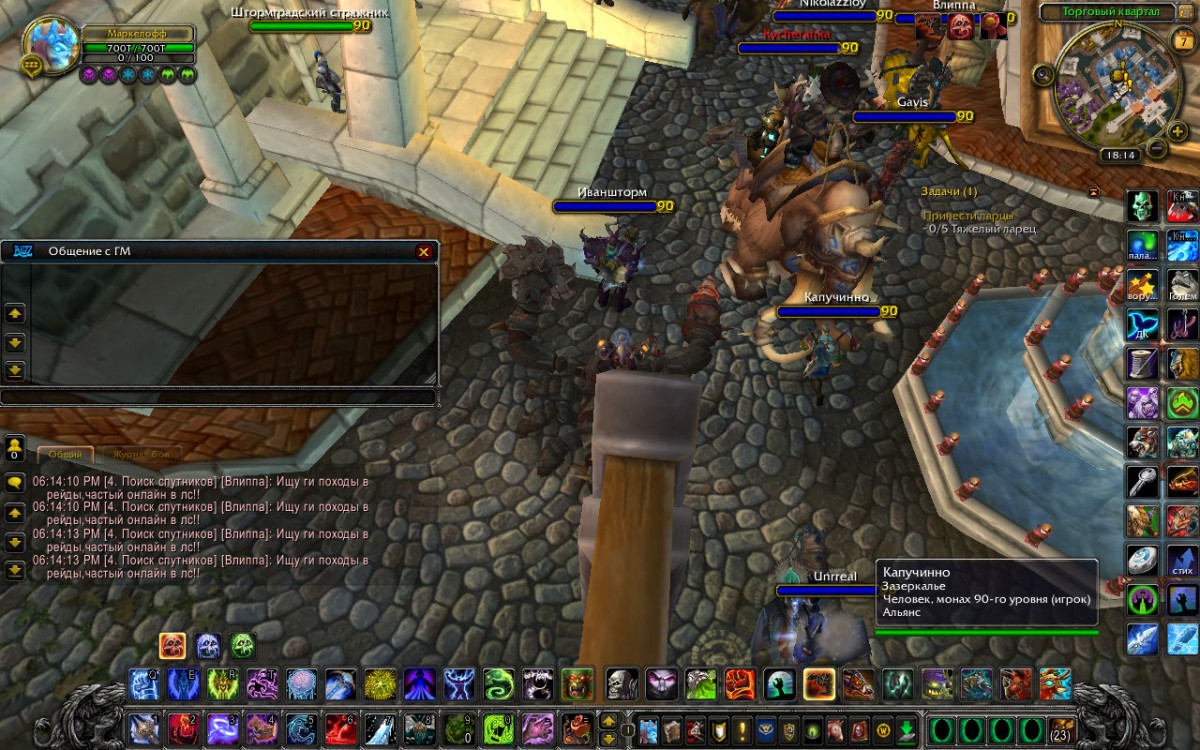Select the Принести ларцы quest in tracker

coord(967,215)
